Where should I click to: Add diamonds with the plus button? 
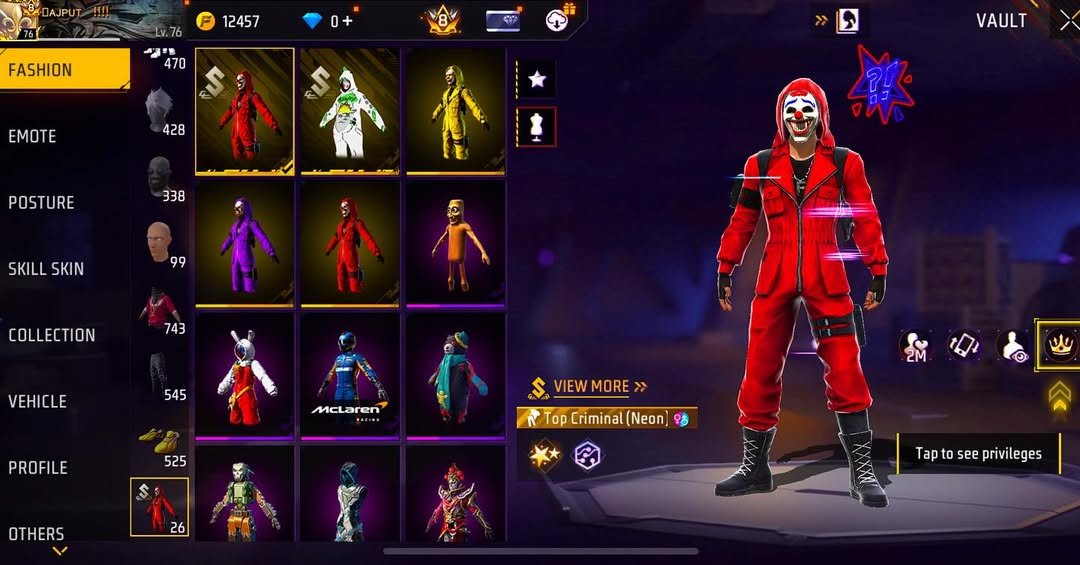pyautogui.click(x=347, y=21)
